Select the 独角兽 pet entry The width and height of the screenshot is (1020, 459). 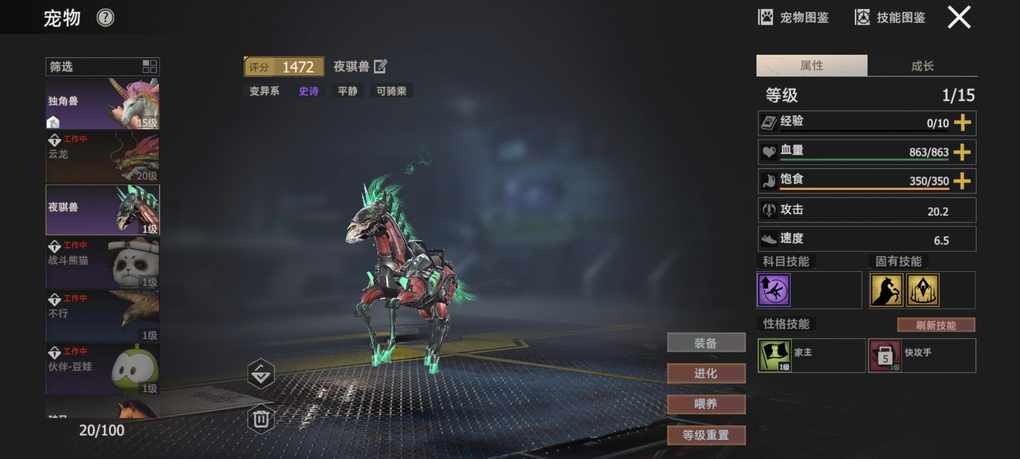(x=102, y=104)
